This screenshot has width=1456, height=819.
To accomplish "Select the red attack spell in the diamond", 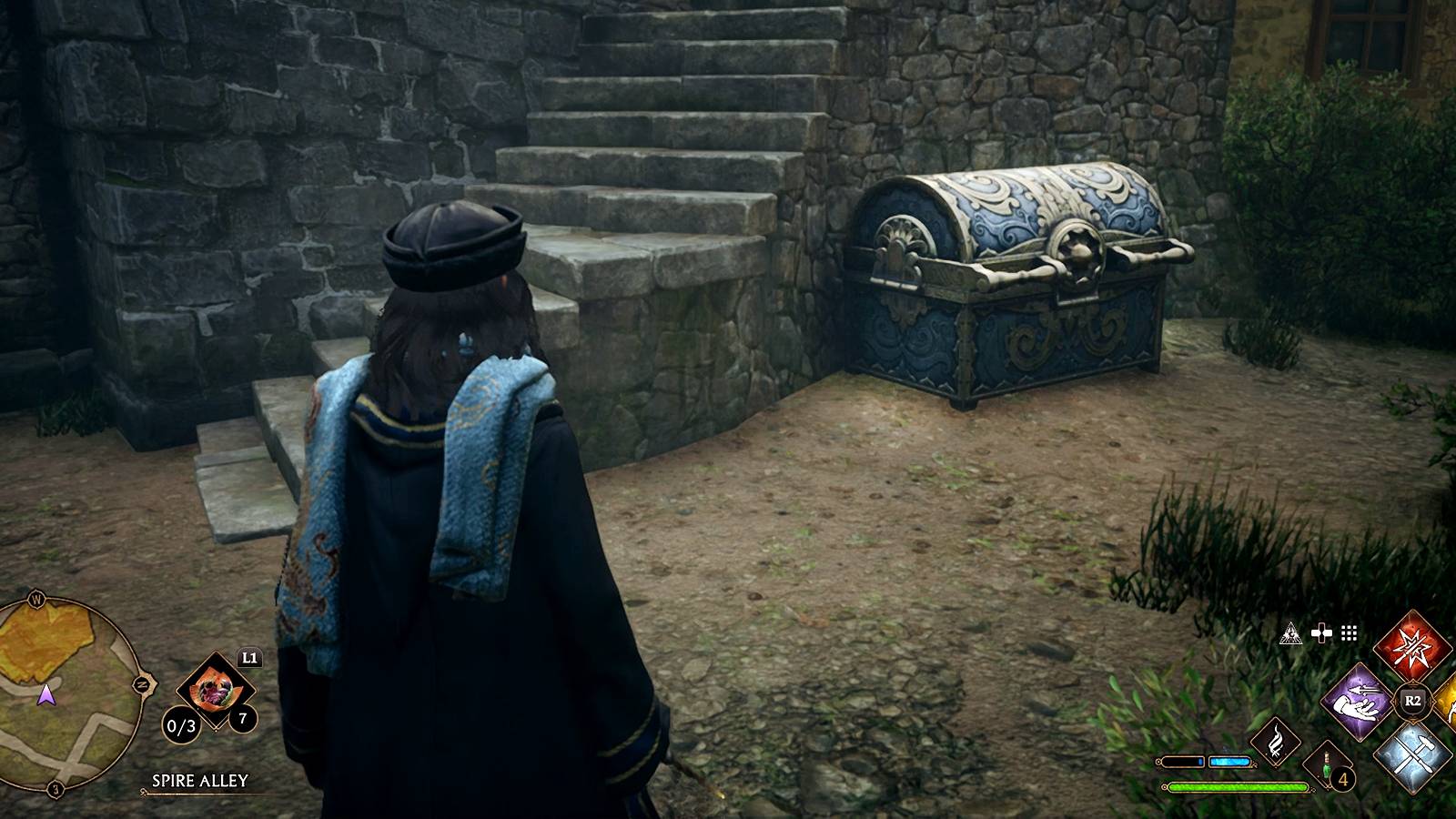I will tap(1412, 644).
